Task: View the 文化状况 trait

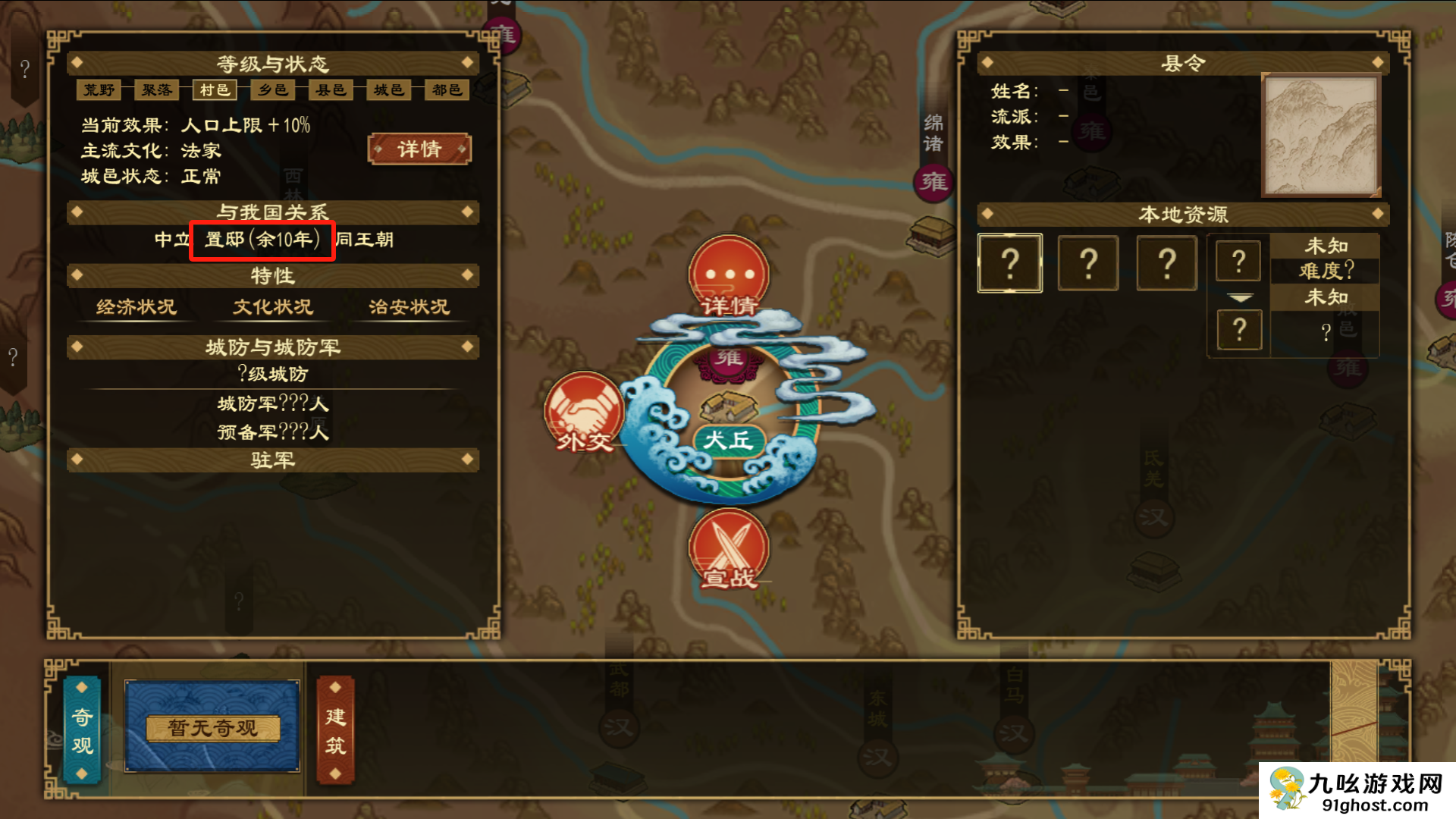Action: click(x=273, y=307)
